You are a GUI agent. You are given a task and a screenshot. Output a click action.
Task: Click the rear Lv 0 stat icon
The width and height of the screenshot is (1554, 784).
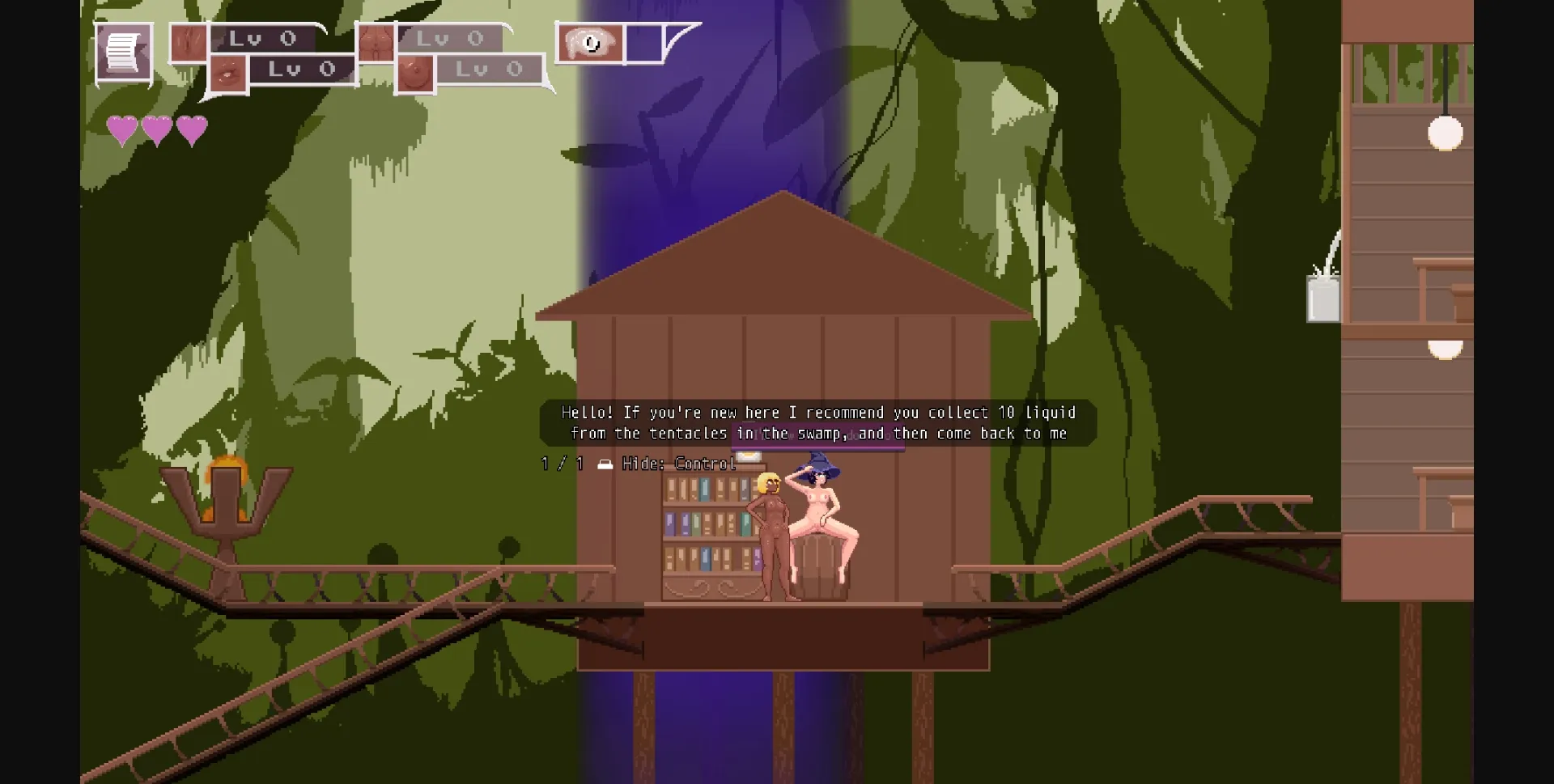click(x=378, y=40)
